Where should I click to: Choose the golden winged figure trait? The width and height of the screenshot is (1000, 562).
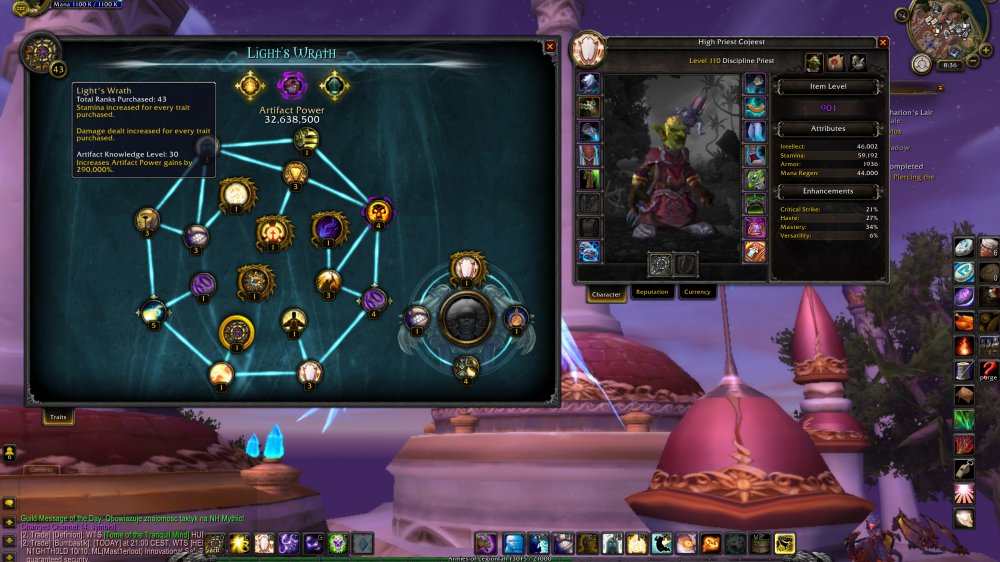click(x=294, y=321)
